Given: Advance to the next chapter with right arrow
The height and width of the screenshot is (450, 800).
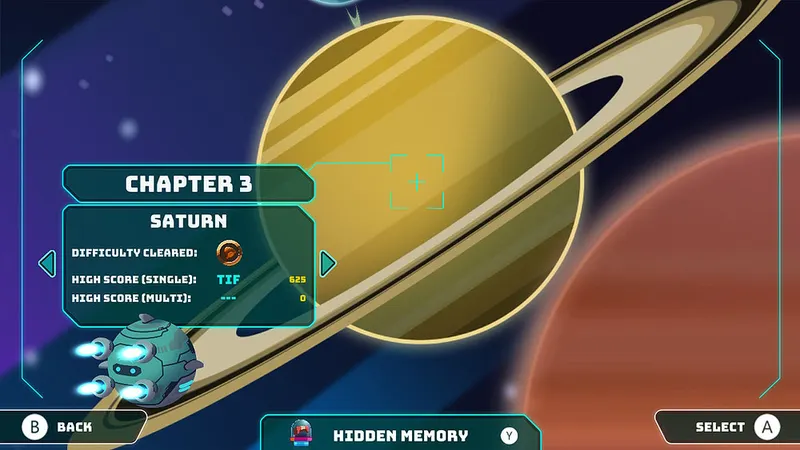Looking at the screenshot, I should (x=327, y=264).
